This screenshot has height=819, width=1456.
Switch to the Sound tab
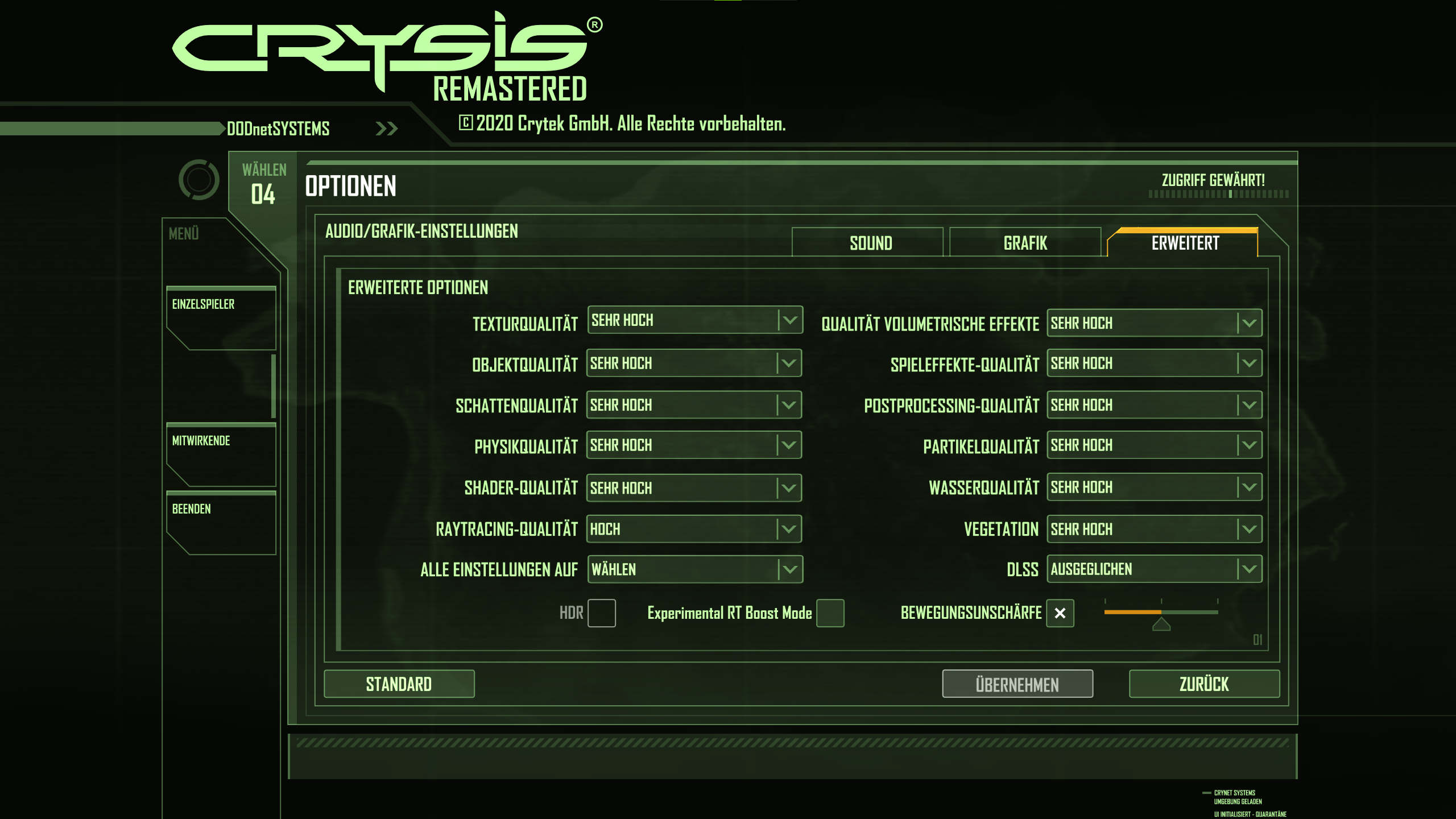(870, 243)
